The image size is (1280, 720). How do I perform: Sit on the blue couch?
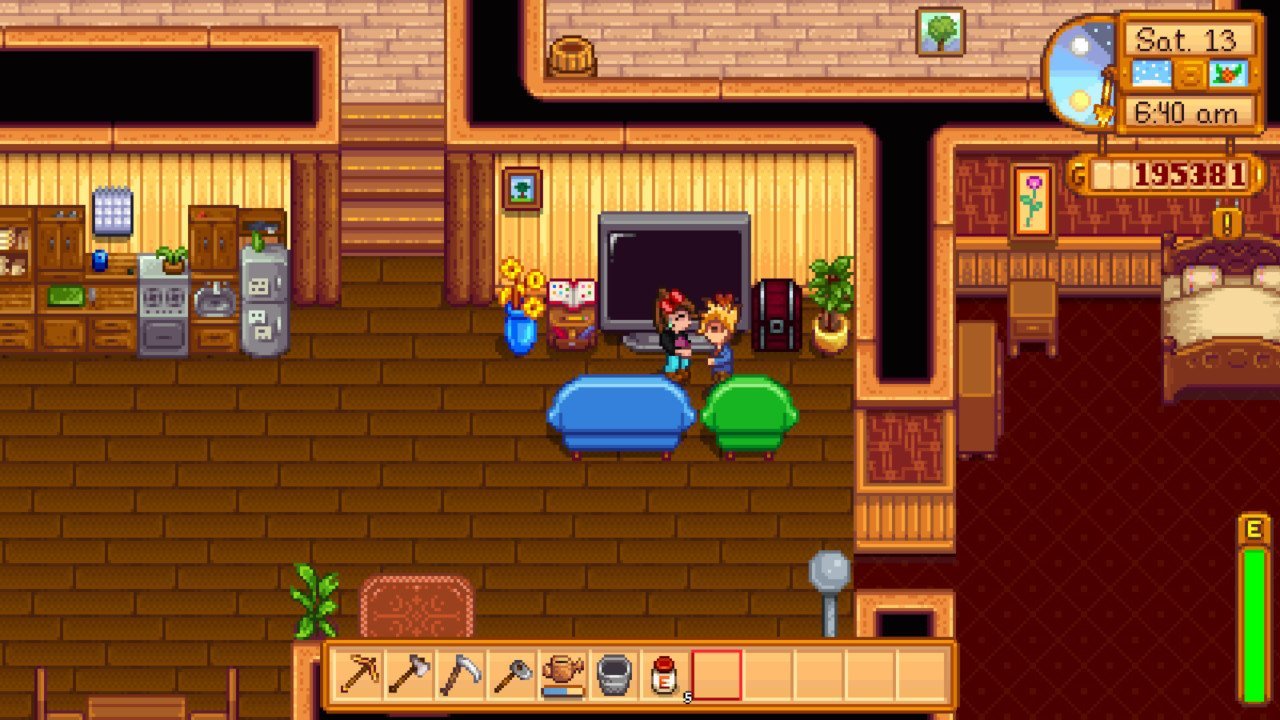click(x=620, y=415)
